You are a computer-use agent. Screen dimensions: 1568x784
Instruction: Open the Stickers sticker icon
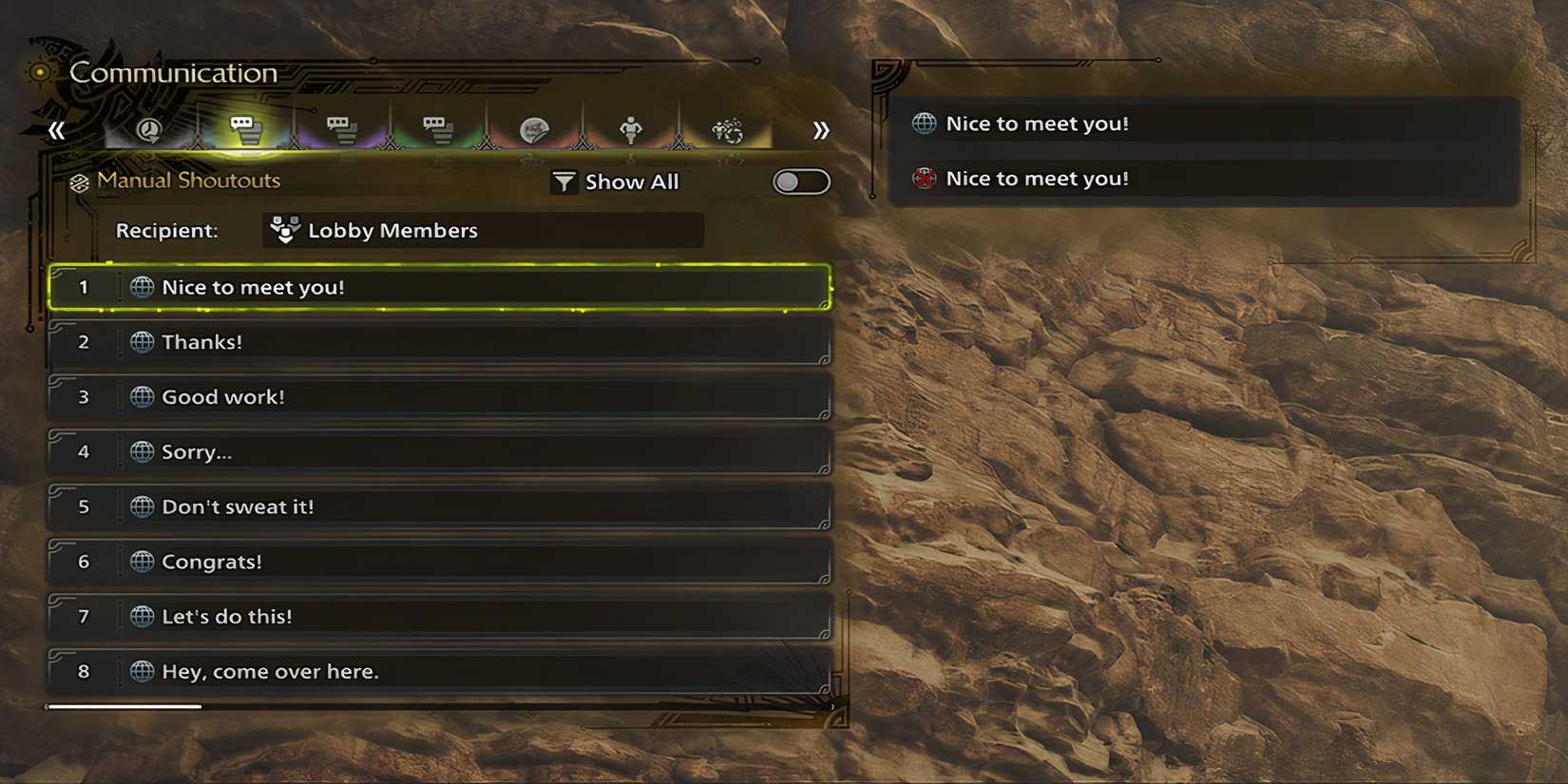[x=532, y=128]
